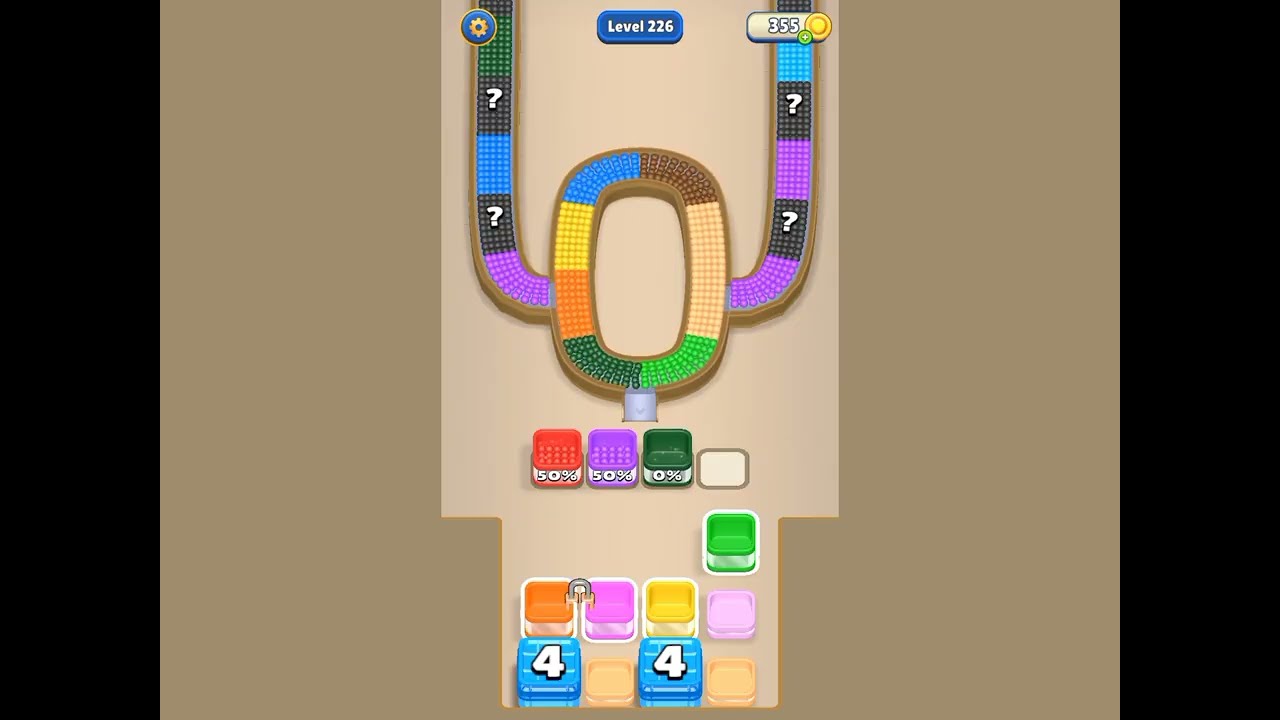Tap the question-mark mystery block on upper left track
1280x720 pixels.
coord(492,100)
